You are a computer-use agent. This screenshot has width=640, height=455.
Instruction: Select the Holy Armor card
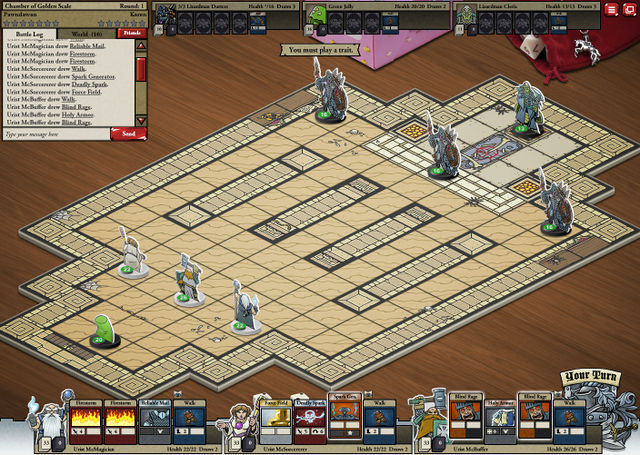click(x=497, y=422)
